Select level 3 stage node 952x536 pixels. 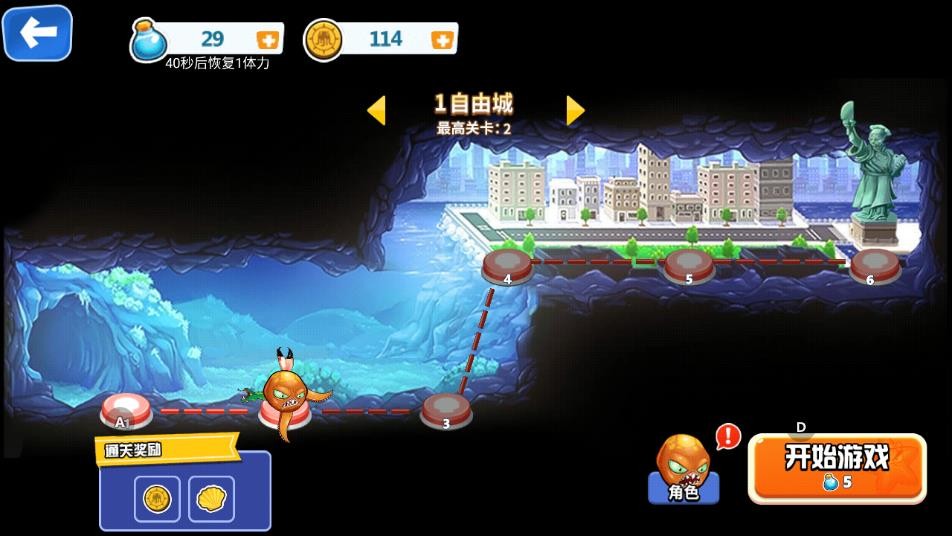pos(446,410)
